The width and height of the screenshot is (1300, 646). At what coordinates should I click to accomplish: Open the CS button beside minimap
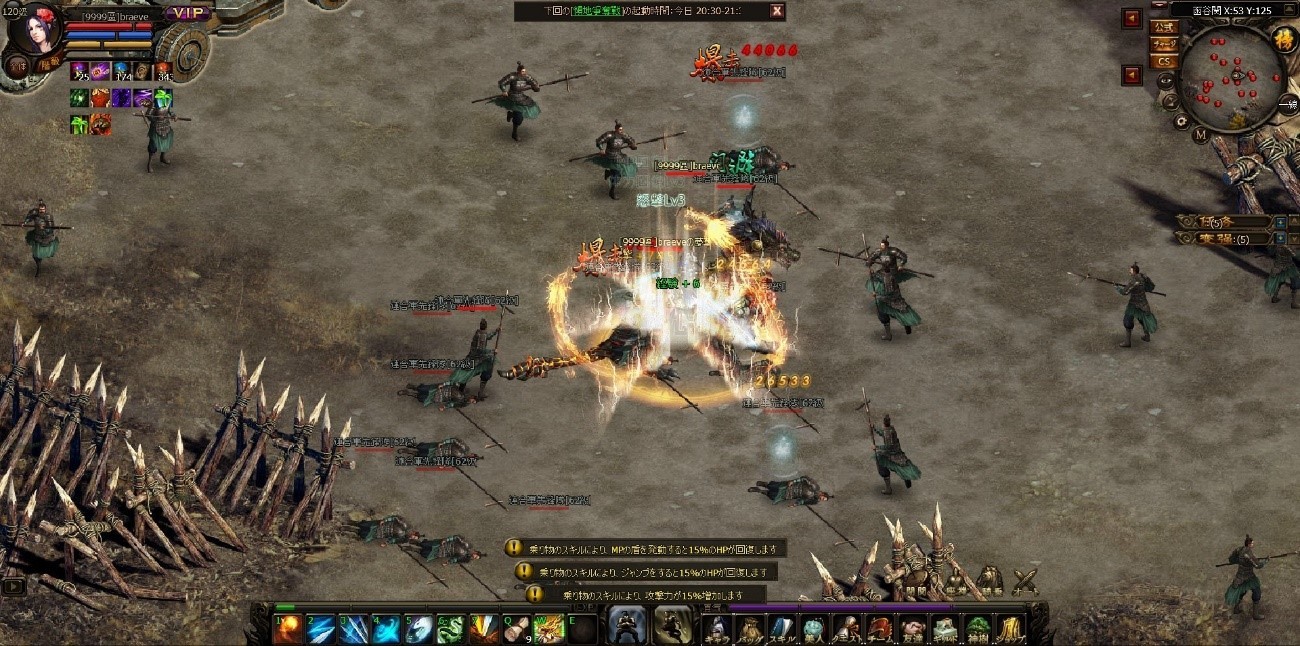pyautogui.click(x=1163, y=61)
